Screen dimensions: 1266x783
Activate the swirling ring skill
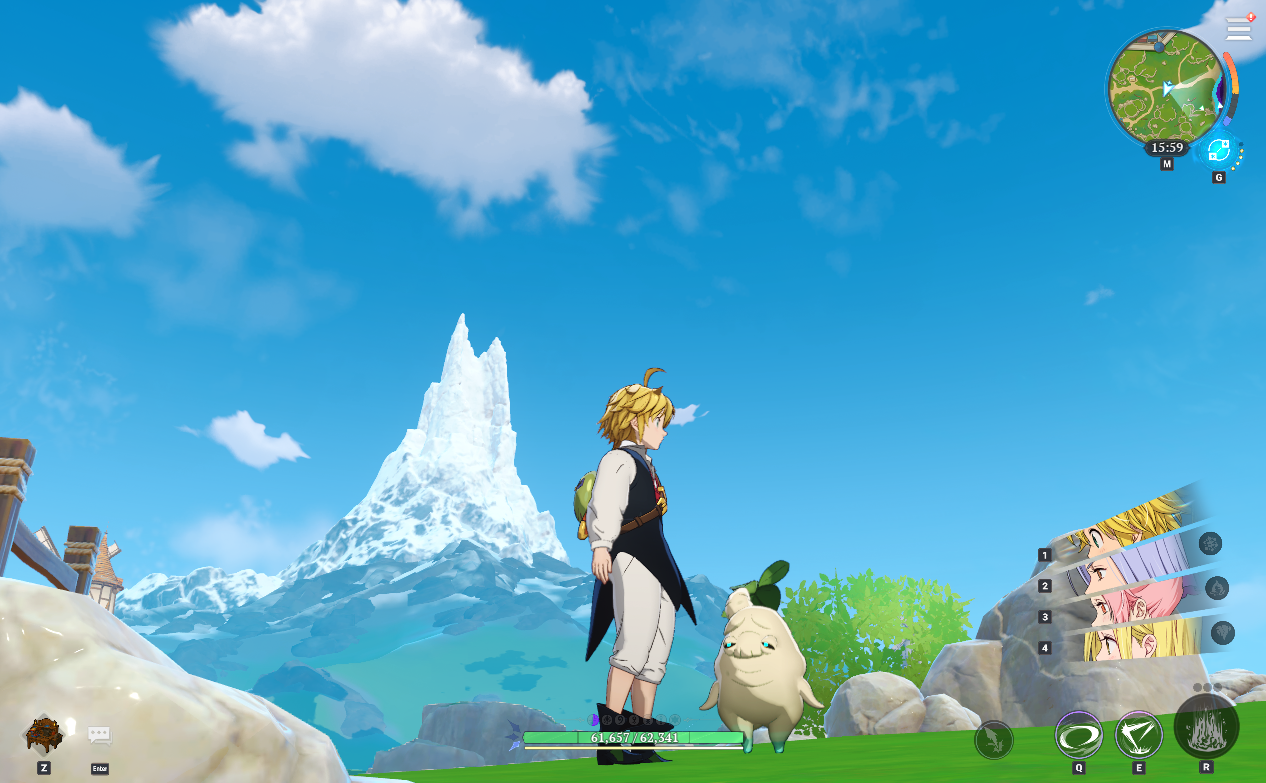tap(1079, 735)
